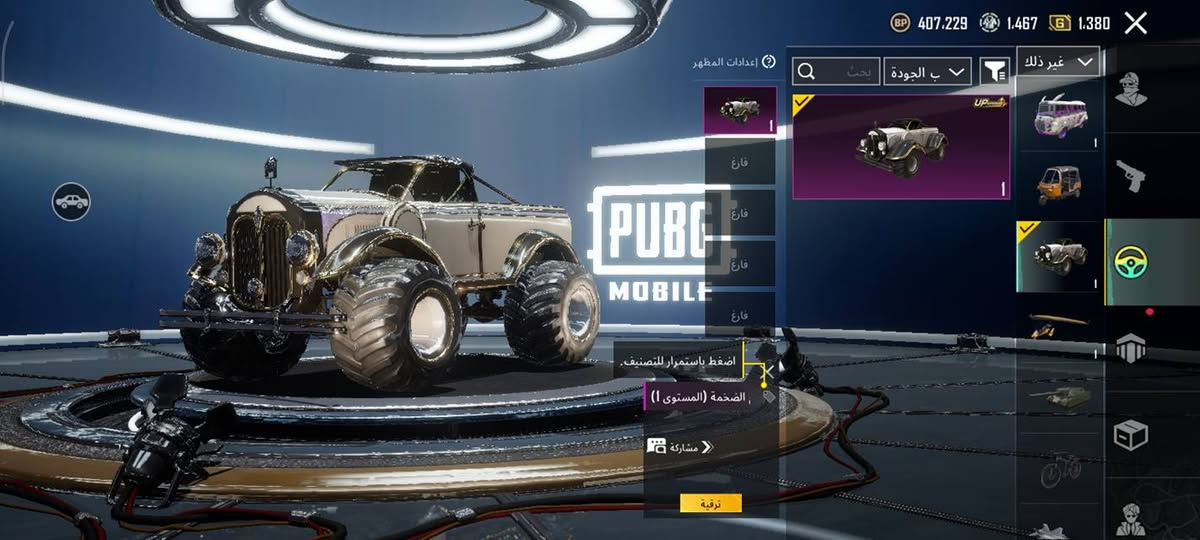Open the 'غير ذلك' category dropdown
Screen dimensions: 1200x540
(x=1058, y=62)
